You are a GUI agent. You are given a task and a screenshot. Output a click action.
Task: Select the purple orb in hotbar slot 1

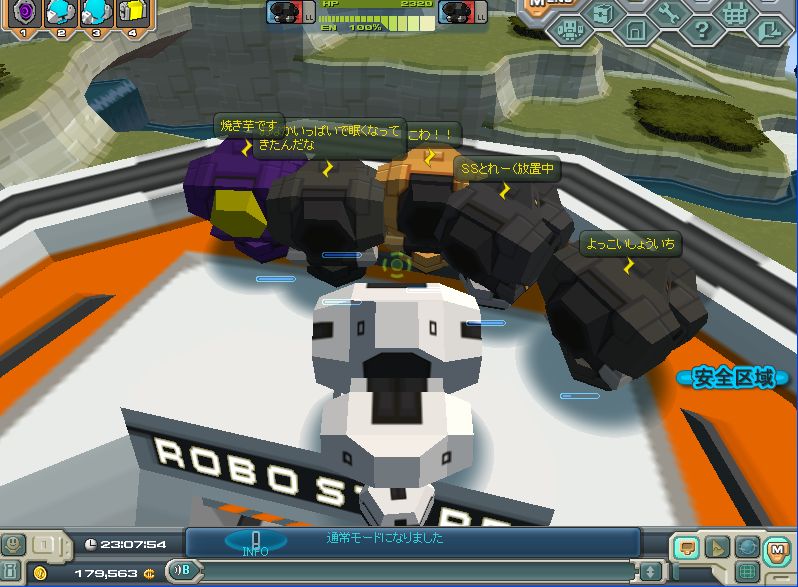pyautogui.click(x=22, y=12)
